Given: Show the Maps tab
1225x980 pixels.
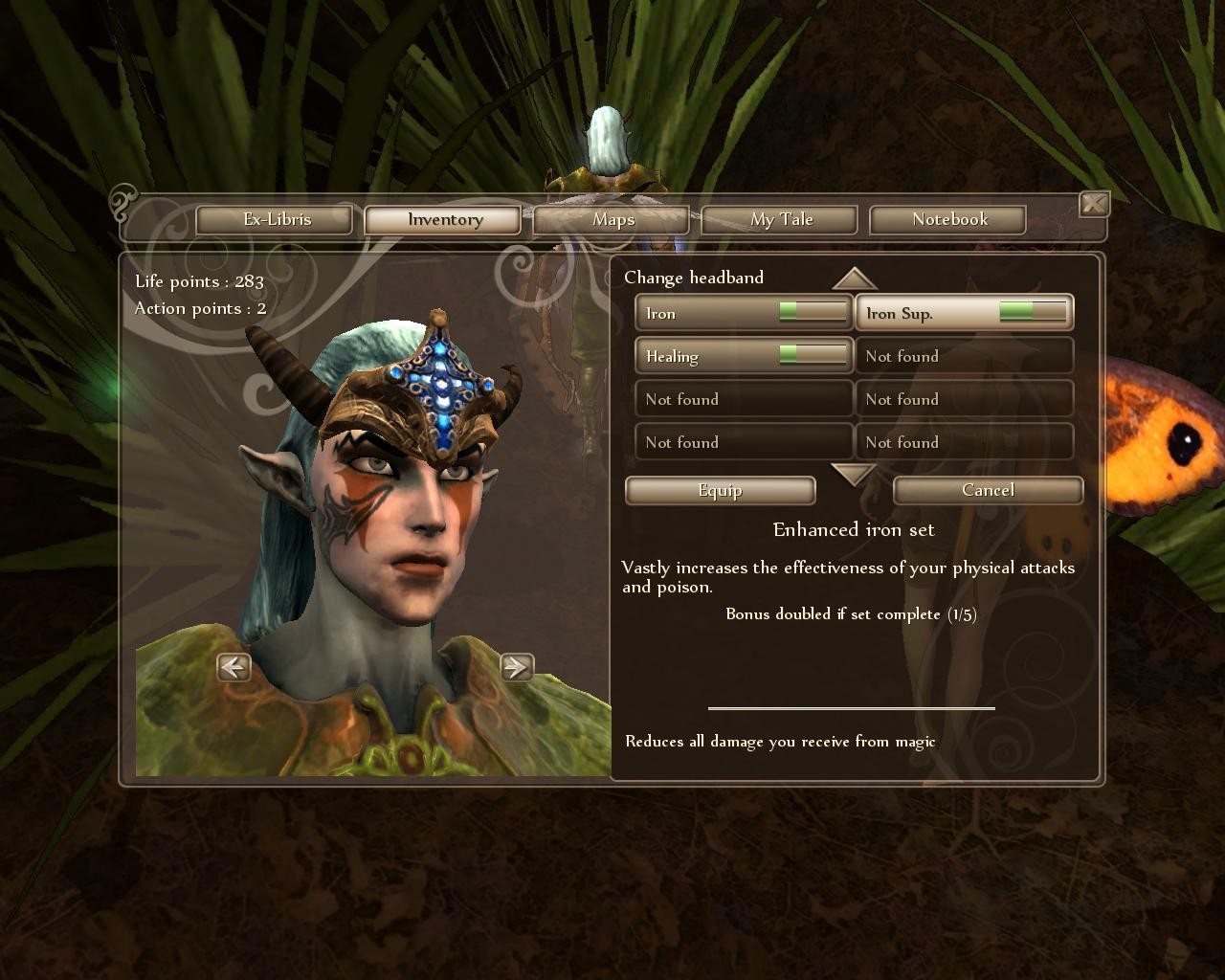Looking at the screenshot, I should (612, 220).
